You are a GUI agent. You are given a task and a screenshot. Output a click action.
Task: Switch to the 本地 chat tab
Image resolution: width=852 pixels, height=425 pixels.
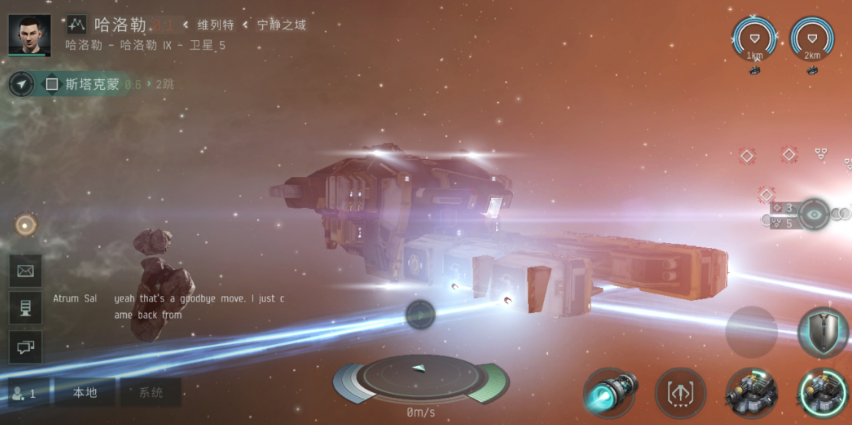pos(84,393)
